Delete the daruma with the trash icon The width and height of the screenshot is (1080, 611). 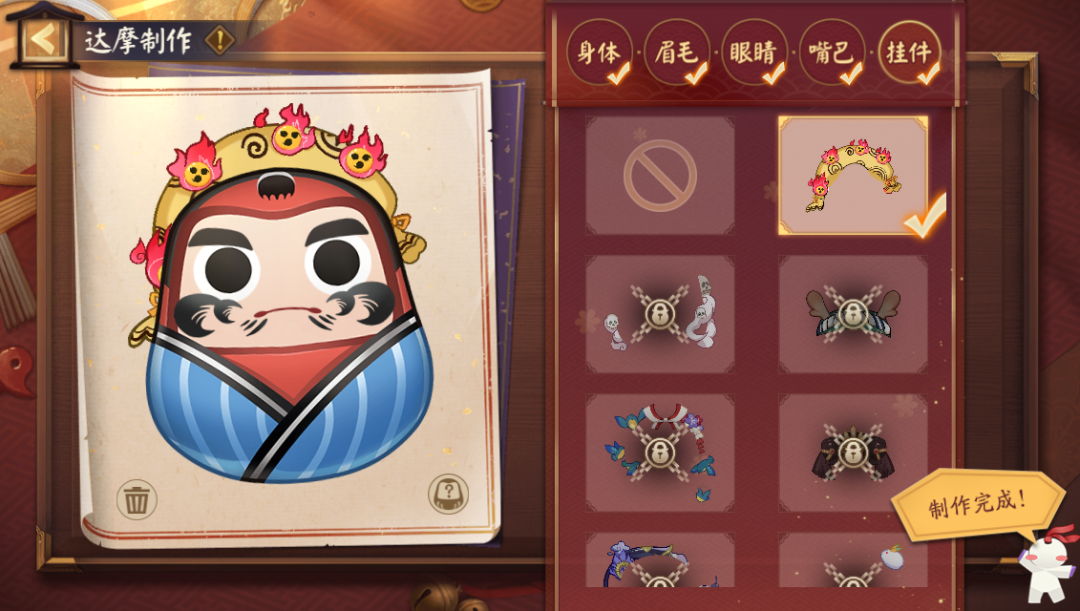click(137, 498)
